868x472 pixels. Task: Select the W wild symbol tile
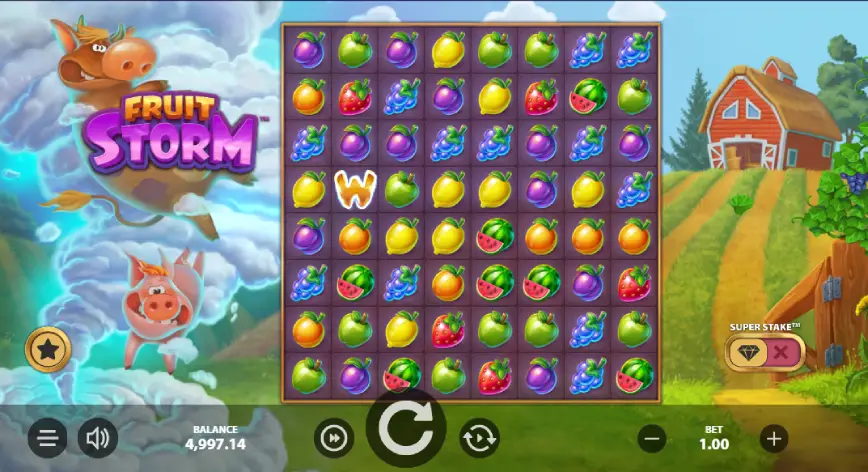click(x=352, y=187)
